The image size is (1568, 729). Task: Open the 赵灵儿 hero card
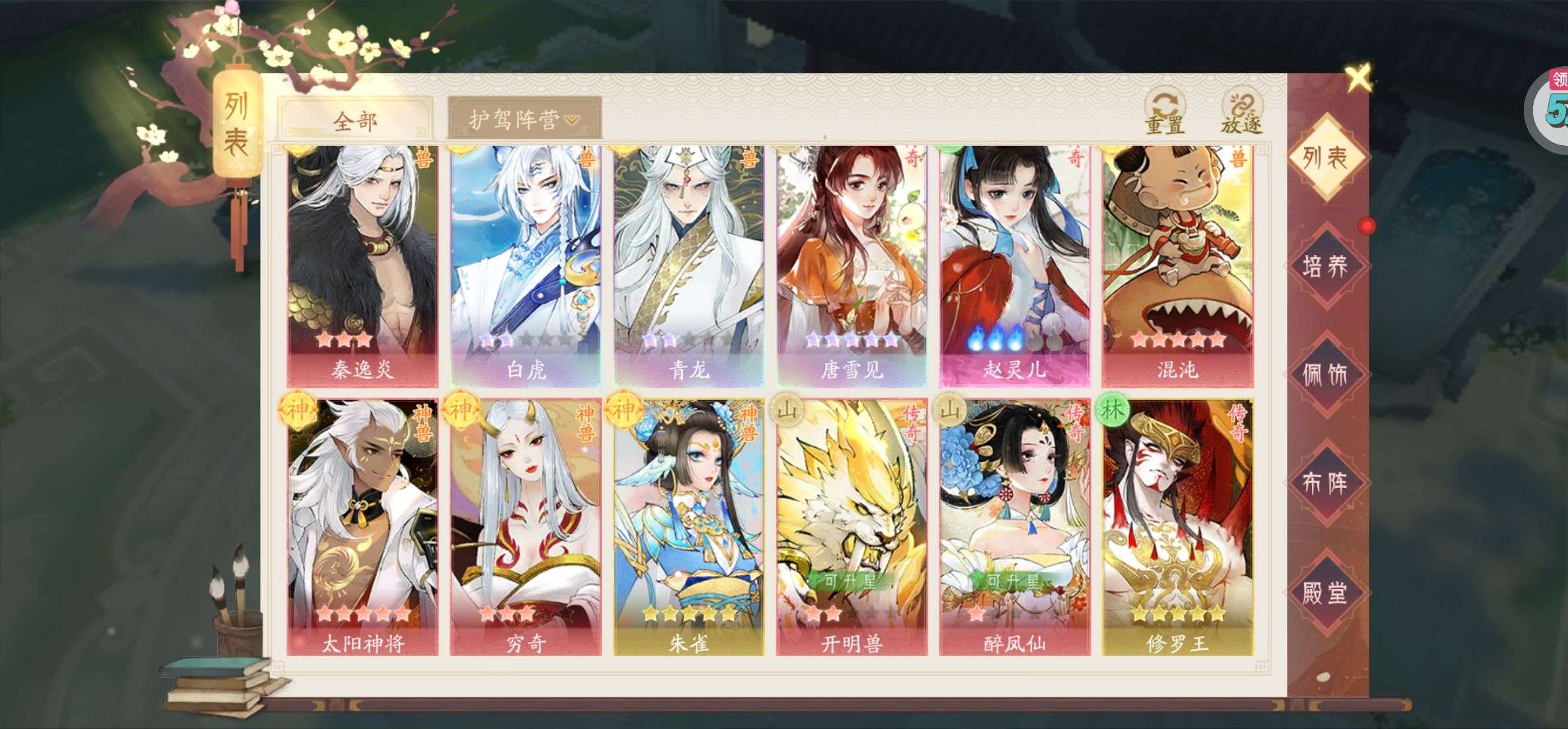[x=1014, y=264]
